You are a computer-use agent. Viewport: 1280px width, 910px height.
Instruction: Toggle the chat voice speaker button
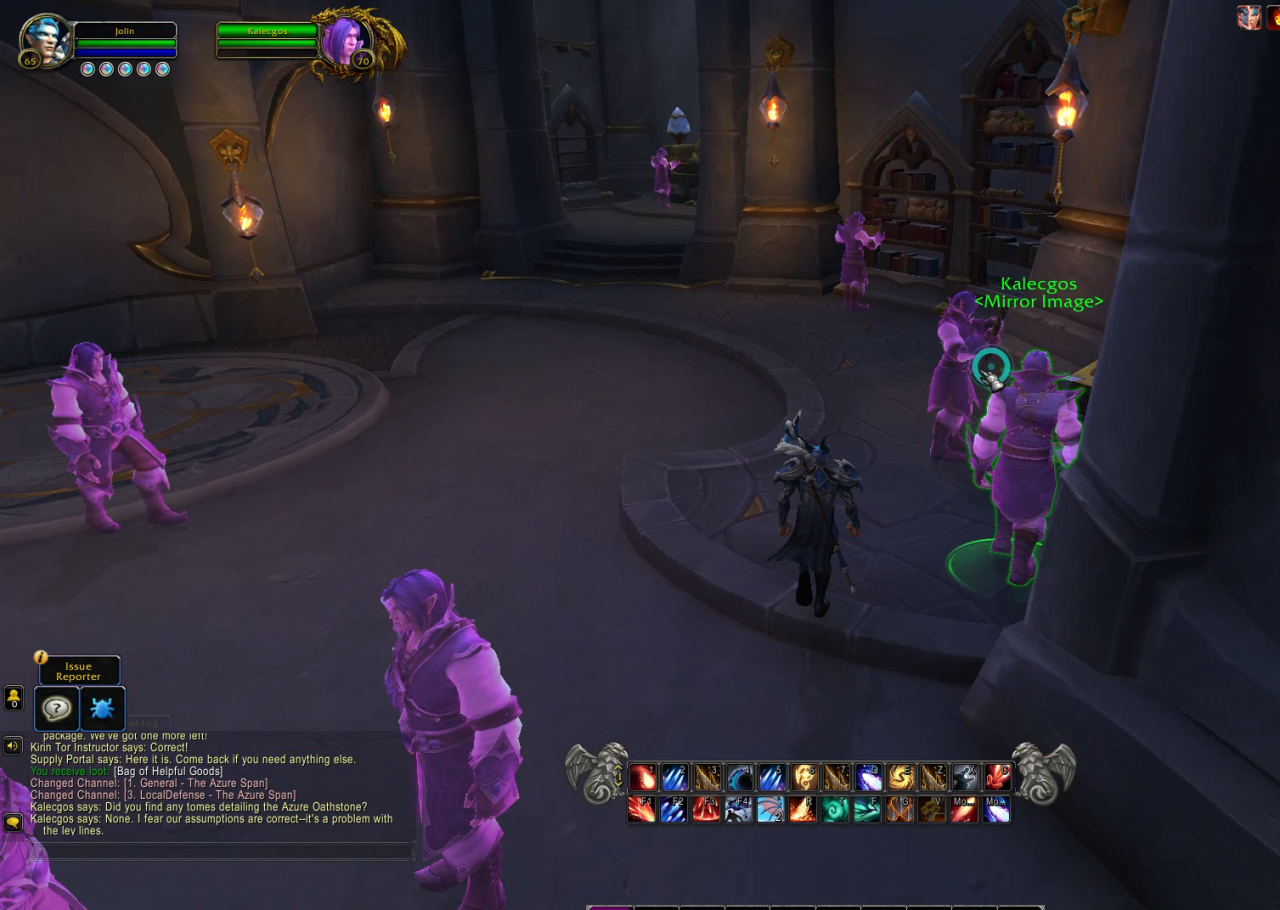(x=13, y=745)
